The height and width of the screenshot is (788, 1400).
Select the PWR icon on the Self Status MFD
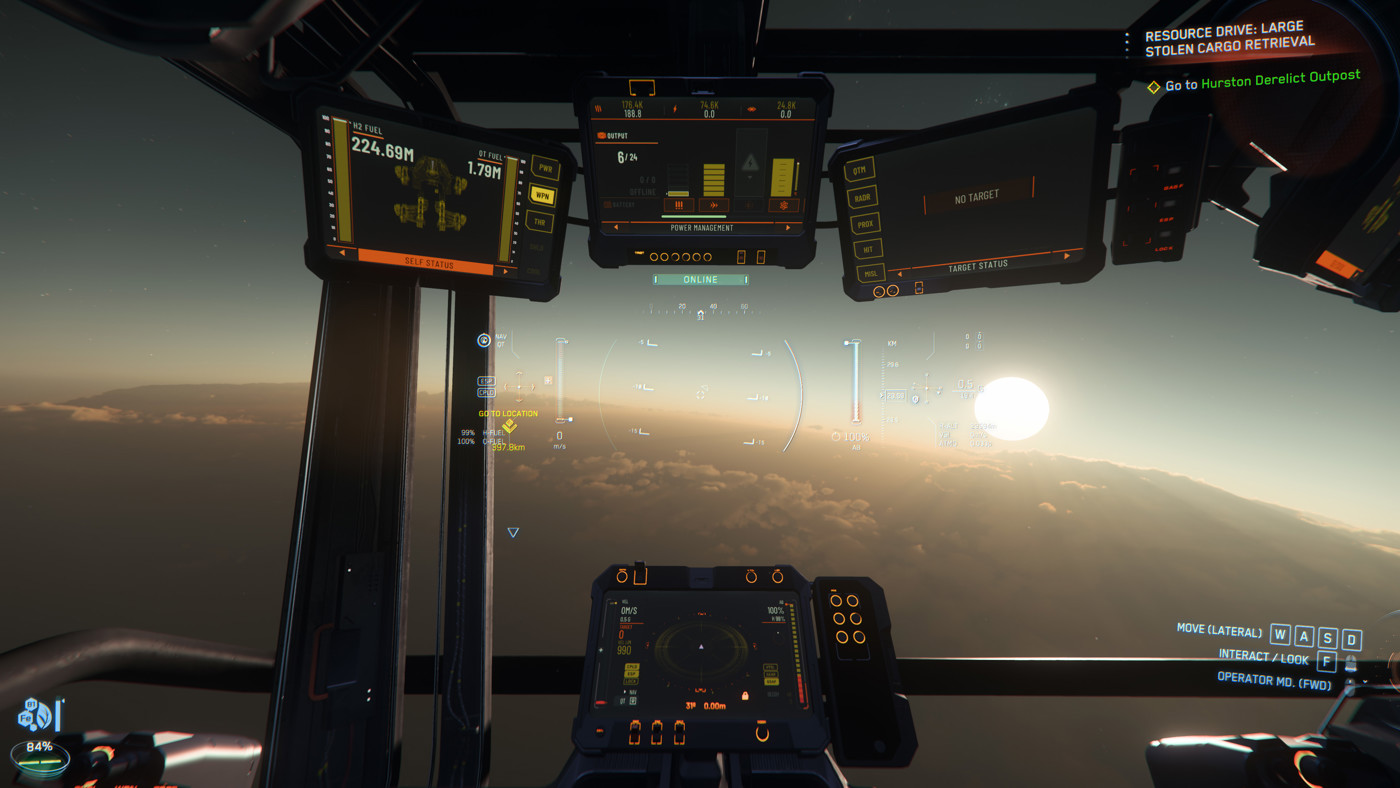click(x=544, y=166)
